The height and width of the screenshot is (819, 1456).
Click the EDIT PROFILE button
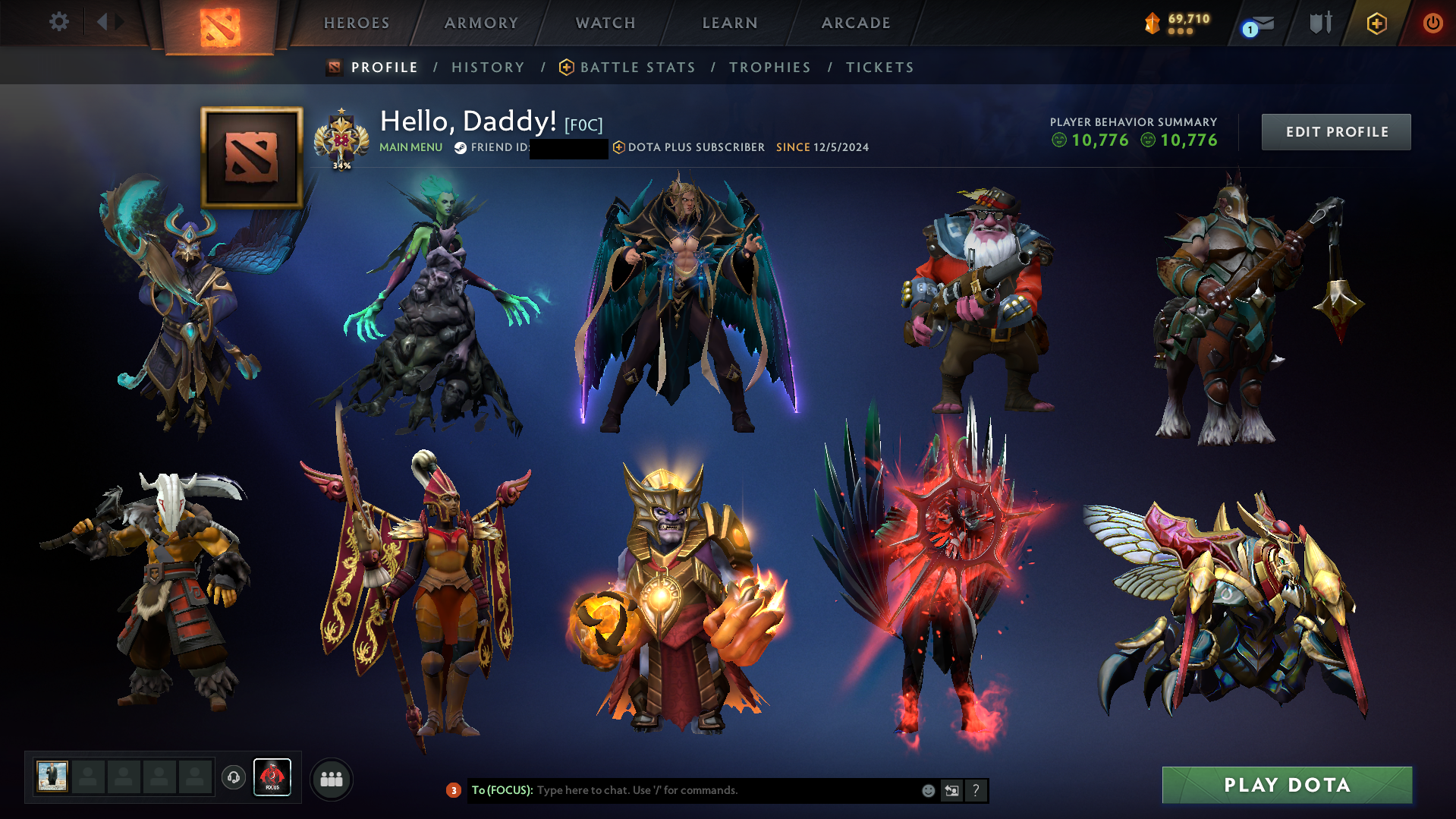tap(1336, 131)
